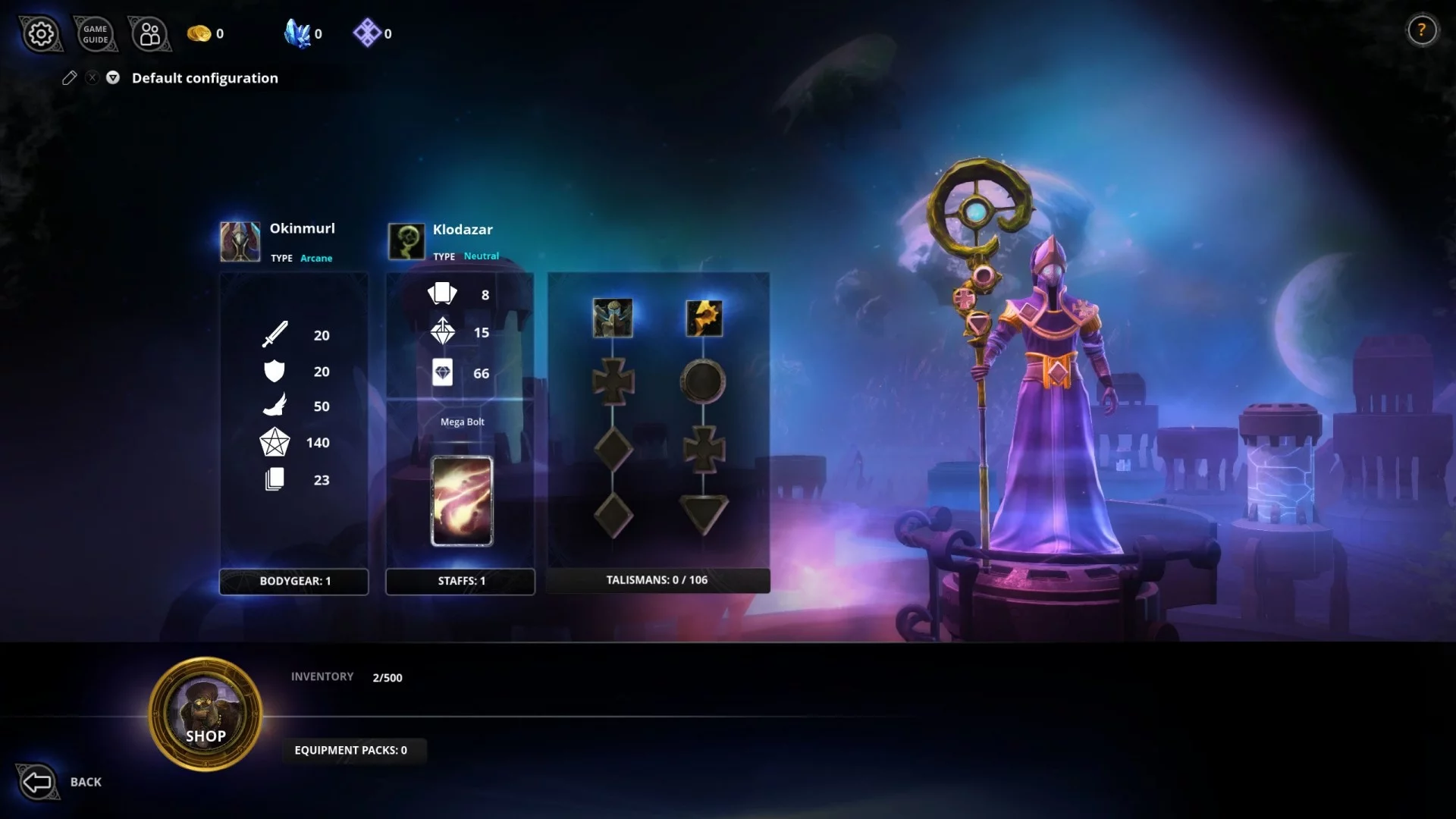Open the Game Guide
1456x819 pixels.
coord(96,34)
